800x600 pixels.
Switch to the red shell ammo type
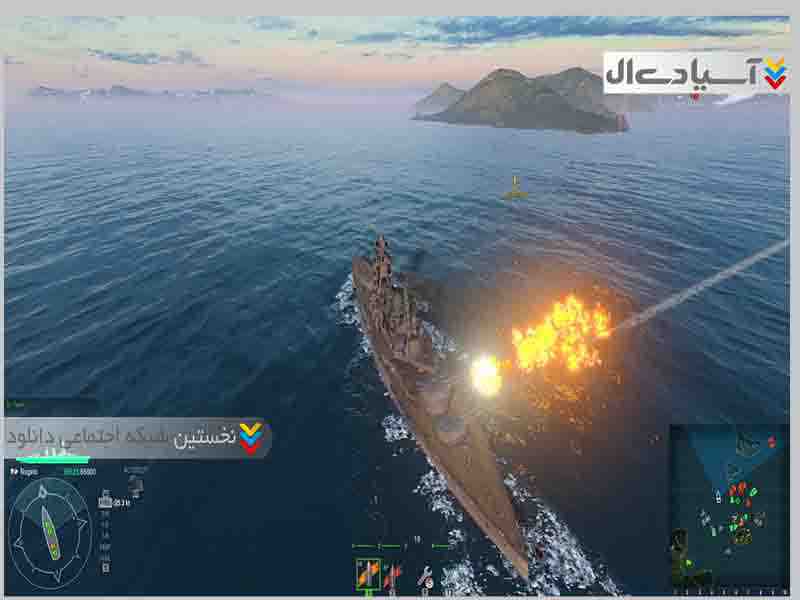click(x=392, y=575)
